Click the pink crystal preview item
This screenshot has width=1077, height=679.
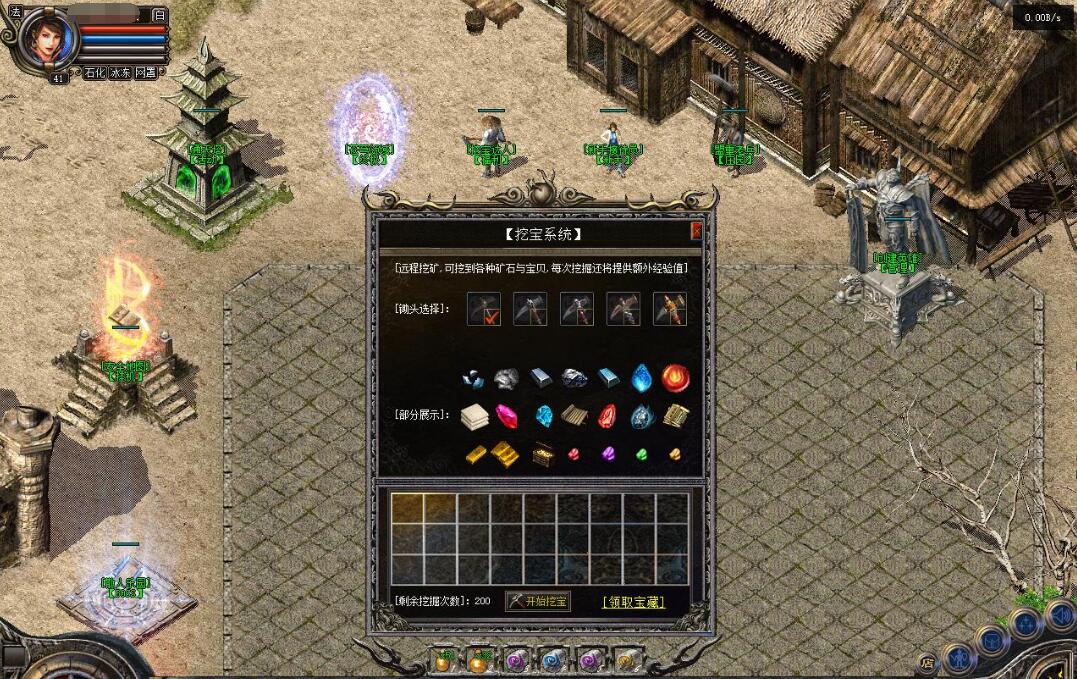(508, 416)
